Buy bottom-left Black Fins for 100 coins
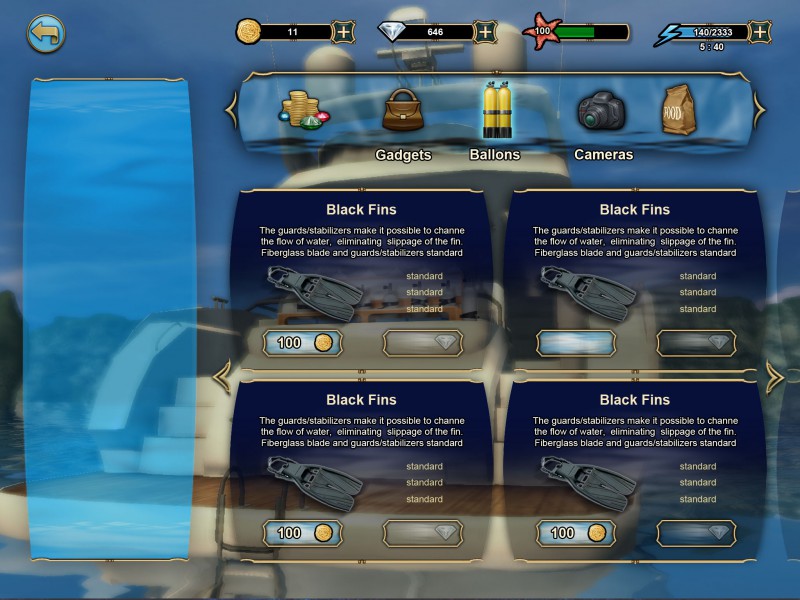Viewport: 800px width, 600px height. click(303, 533)
